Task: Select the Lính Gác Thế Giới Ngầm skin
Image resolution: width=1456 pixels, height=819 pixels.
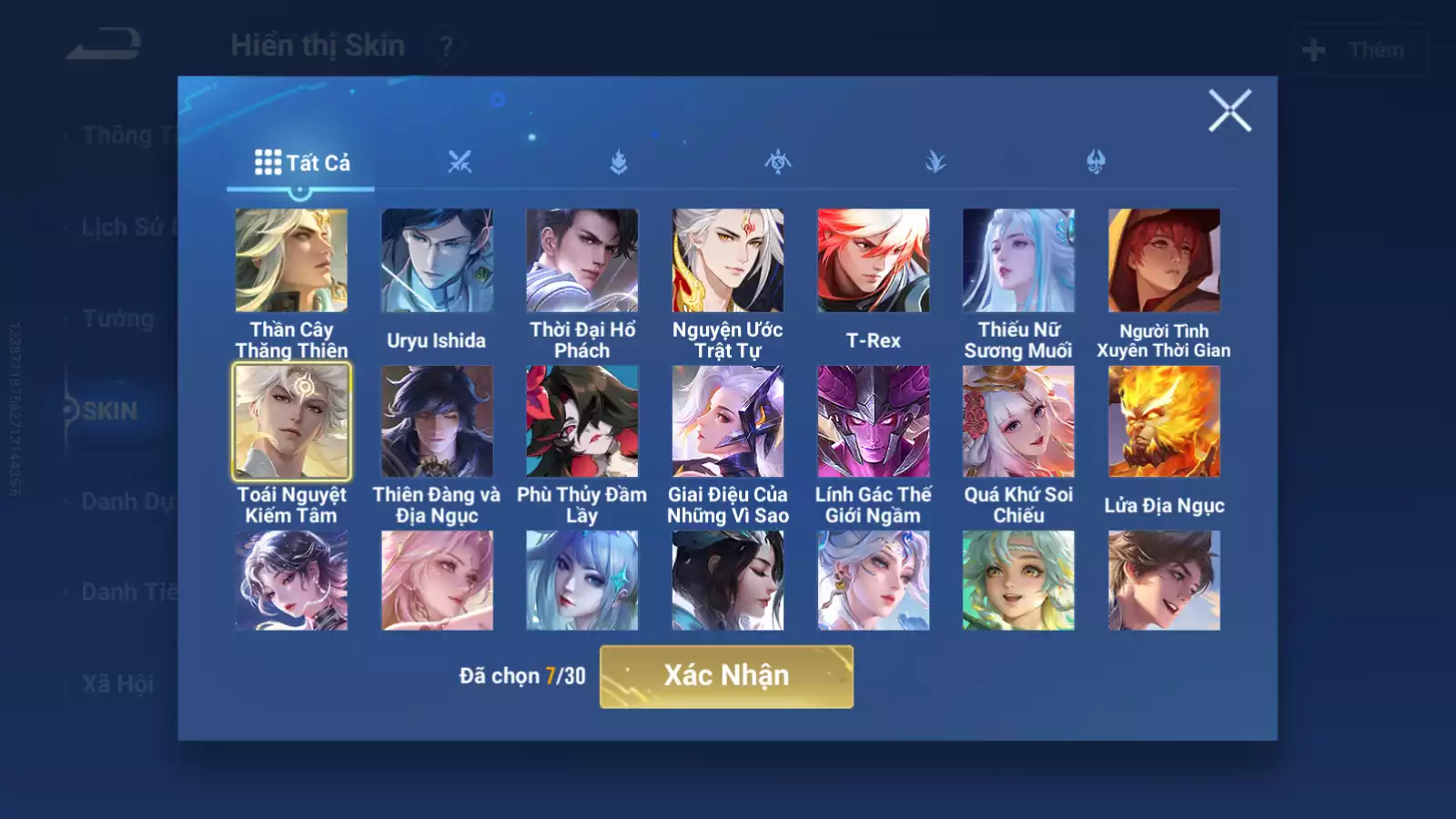Action: click(x=874, y=421)
